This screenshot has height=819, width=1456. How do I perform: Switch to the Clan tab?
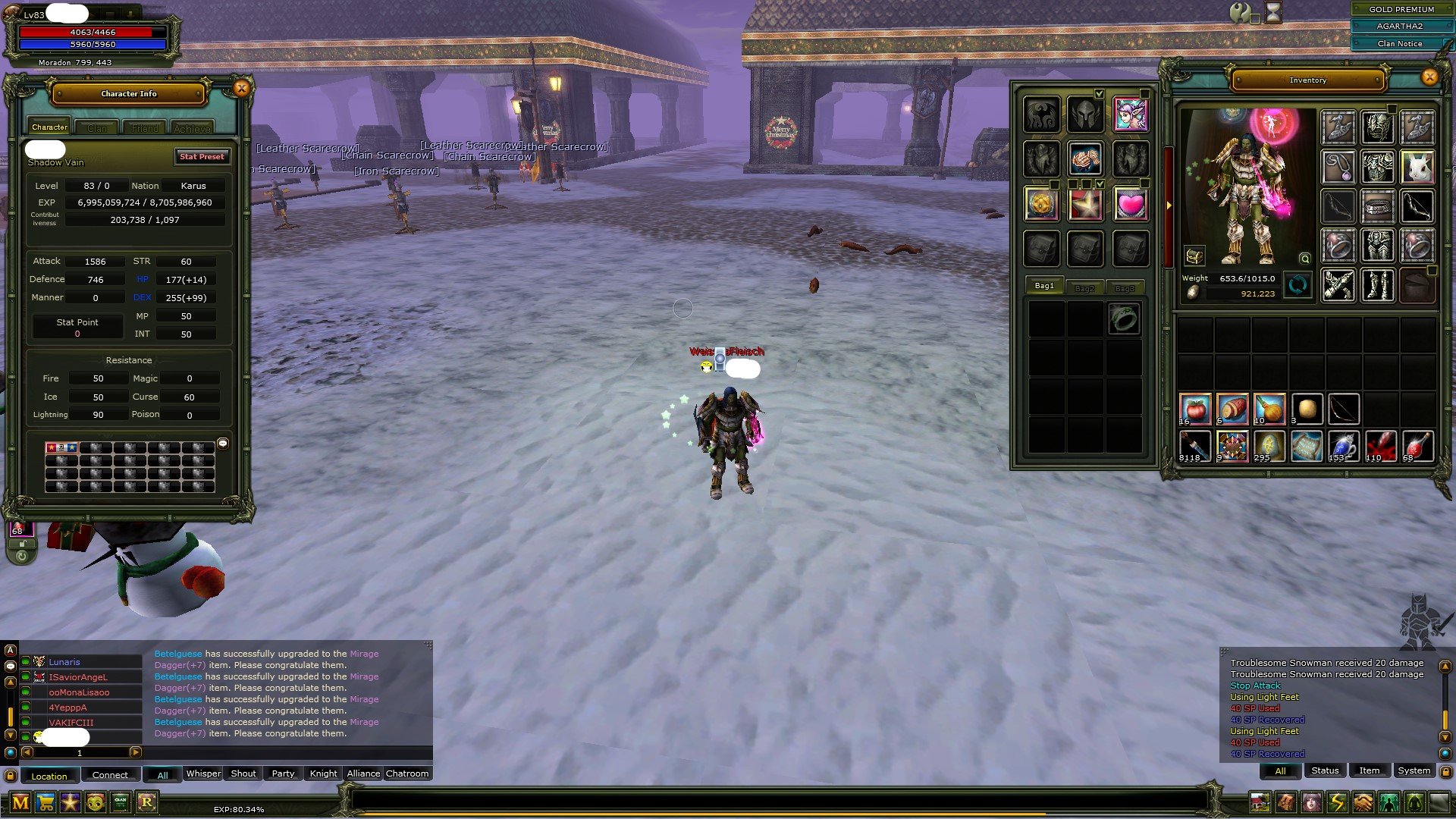[x=97, y=128]
